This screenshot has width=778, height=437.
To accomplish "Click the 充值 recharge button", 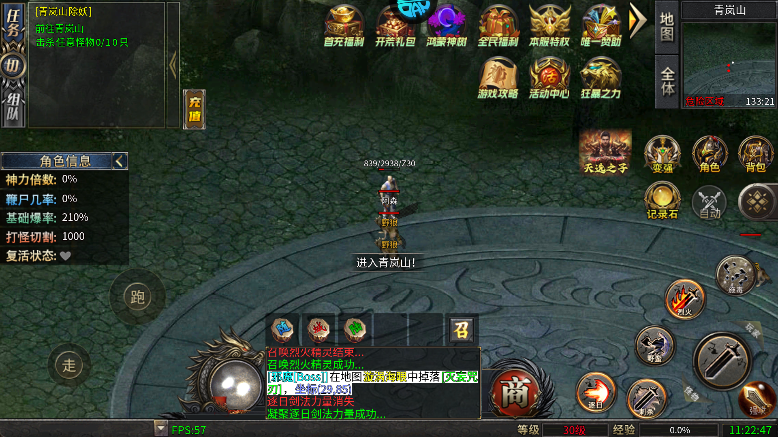I will coord(194,109).
